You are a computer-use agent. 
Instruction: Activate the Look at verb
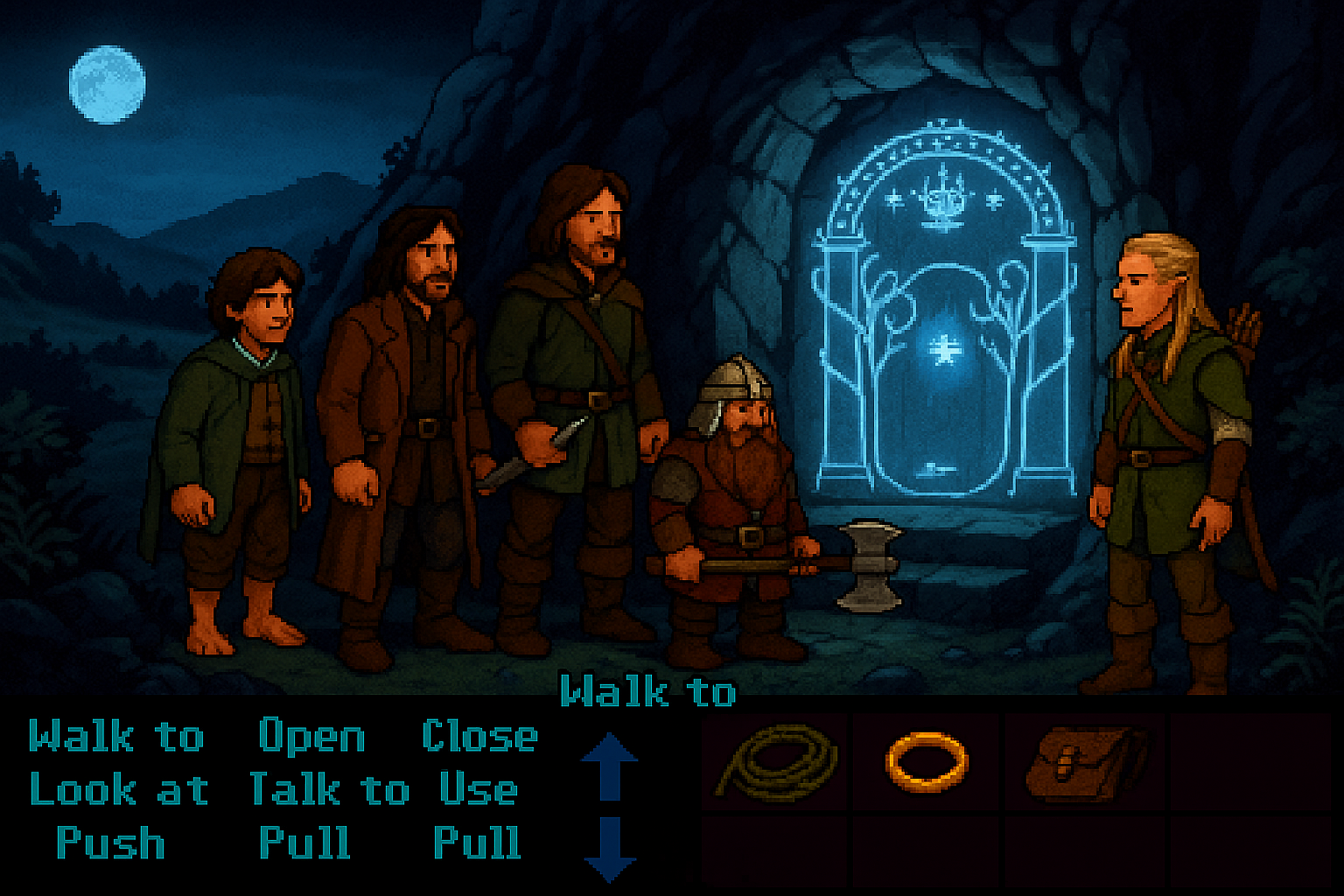click(x=119, y=790)
